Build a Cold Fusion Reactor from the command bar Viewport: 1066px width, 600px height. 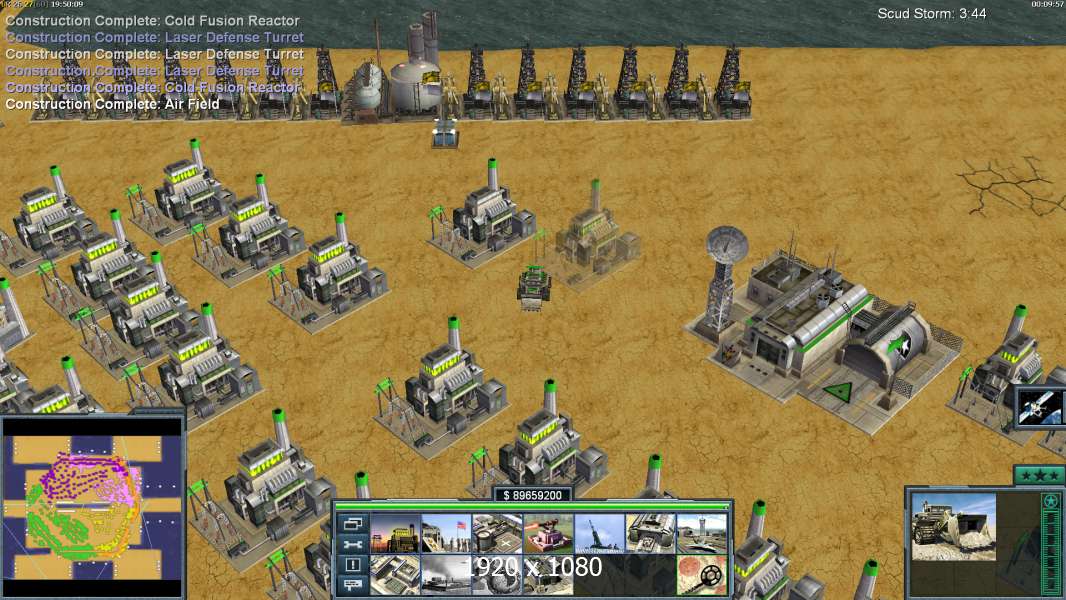click(x=394, y=533)
